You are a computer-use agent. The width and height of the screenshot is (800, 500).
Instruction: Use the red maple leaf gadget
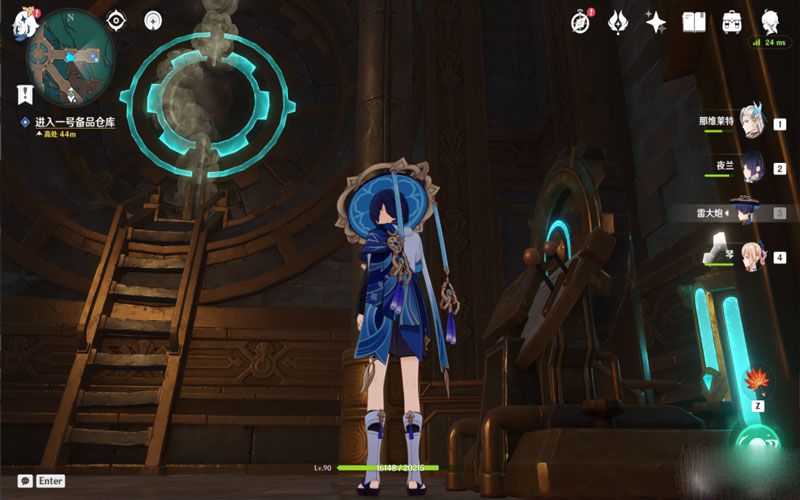click(x=757, y=381)
